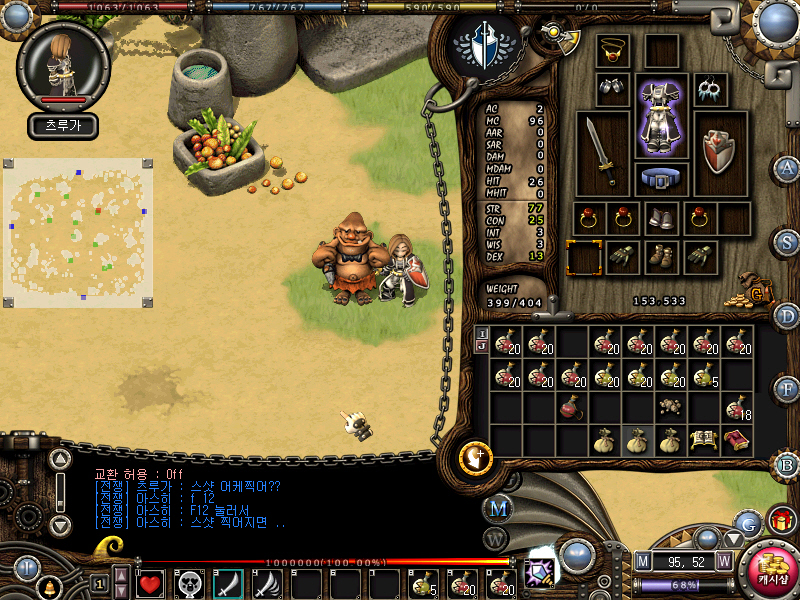The width and height of the screenshot is (800, 600).
Task: Click the closed red book in inventory
Action: point(737,439)
